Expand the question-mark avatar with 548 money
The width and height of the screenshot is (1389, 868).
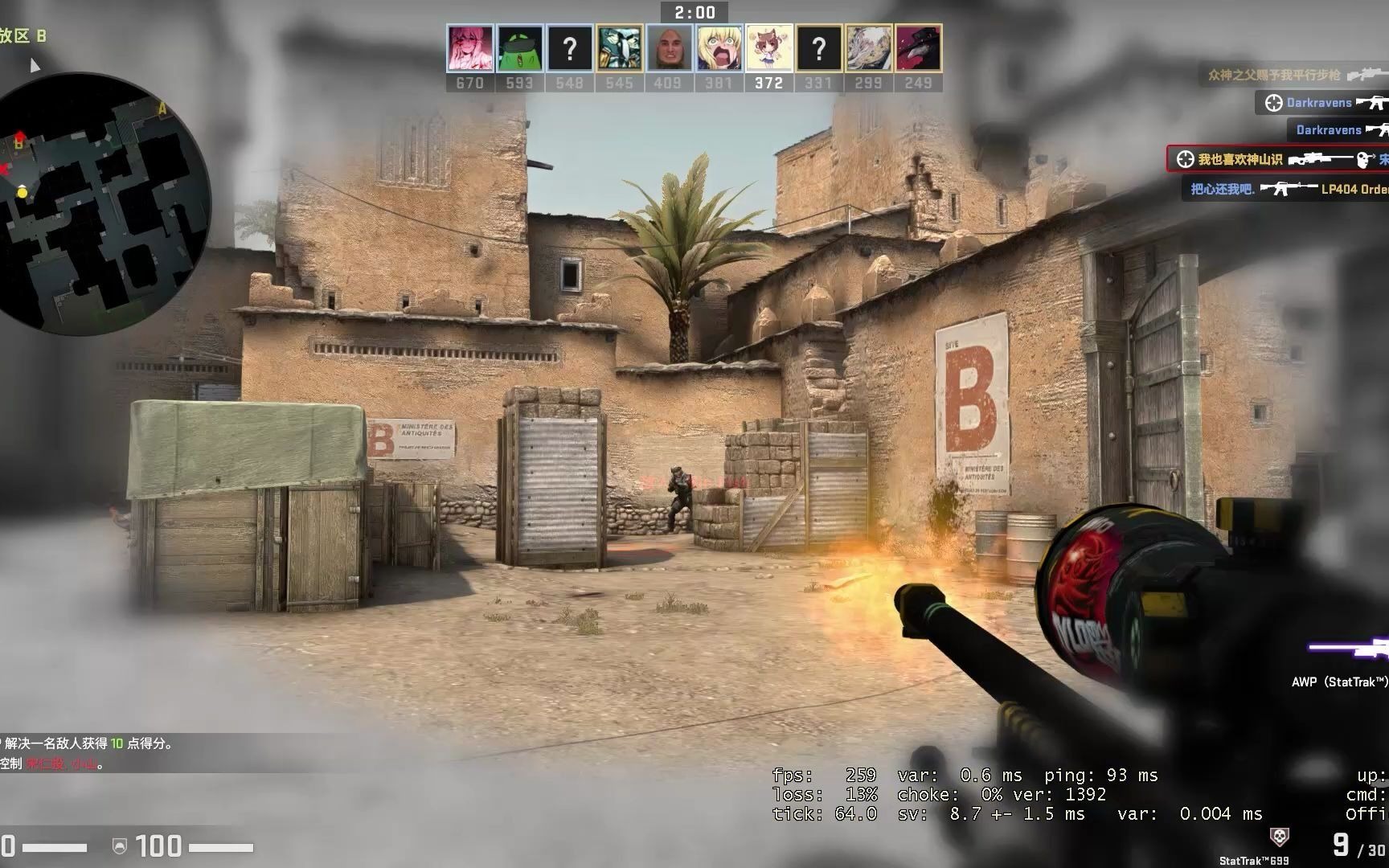click(x=570, y=48)
